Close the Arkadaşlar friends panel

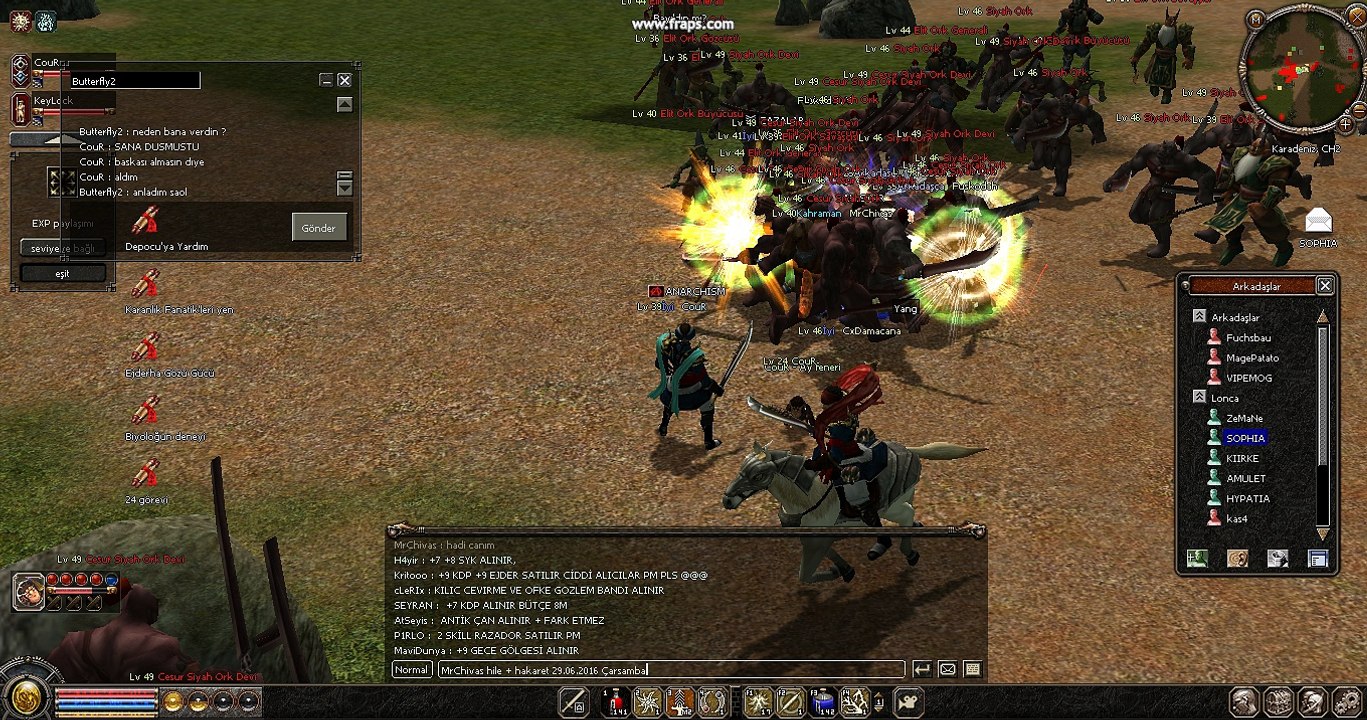click(1325, 286)
